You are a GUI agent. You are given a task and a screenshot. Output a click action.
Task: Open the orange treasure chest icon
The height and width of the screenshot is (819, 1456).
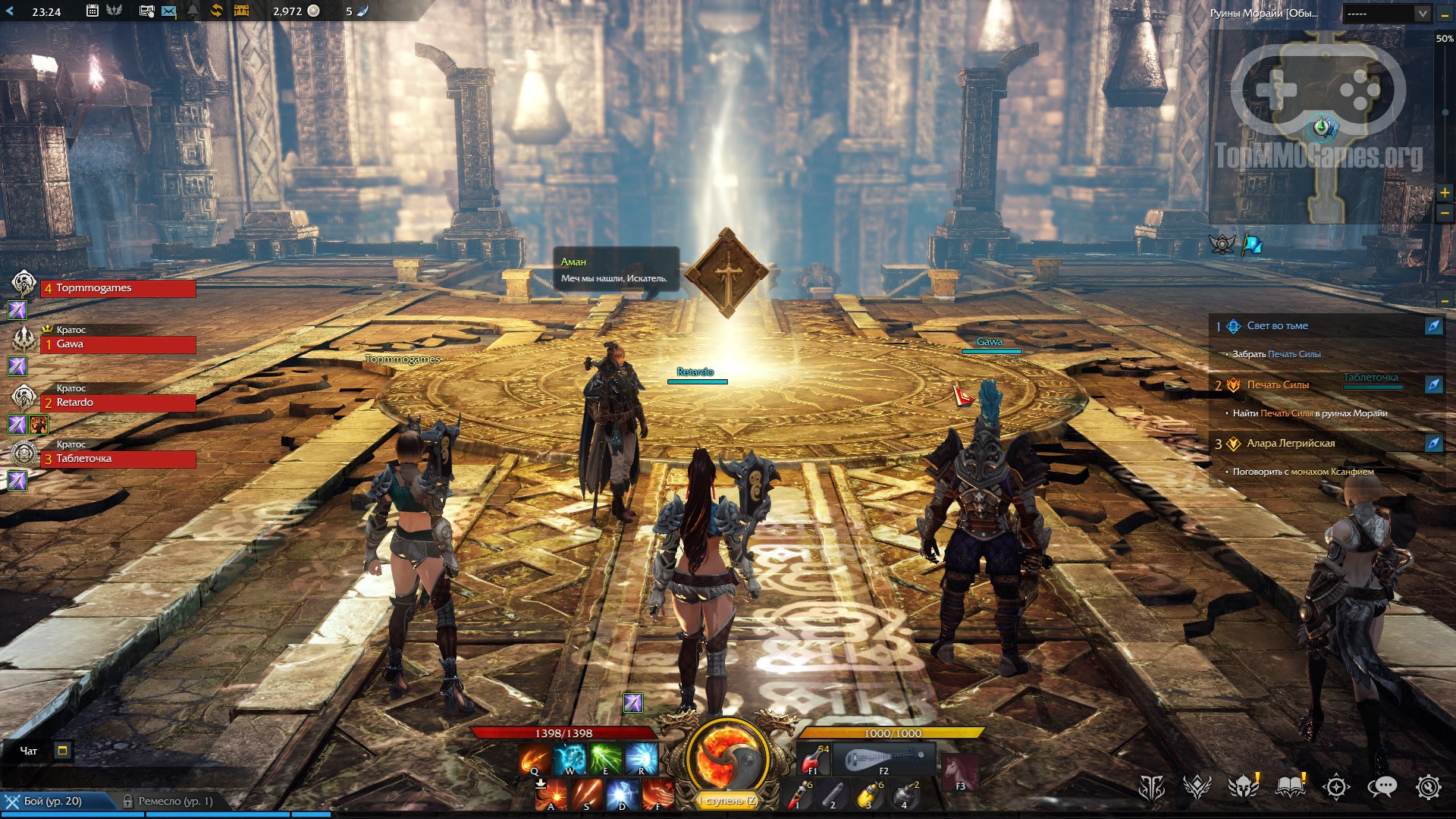point(241,11)
